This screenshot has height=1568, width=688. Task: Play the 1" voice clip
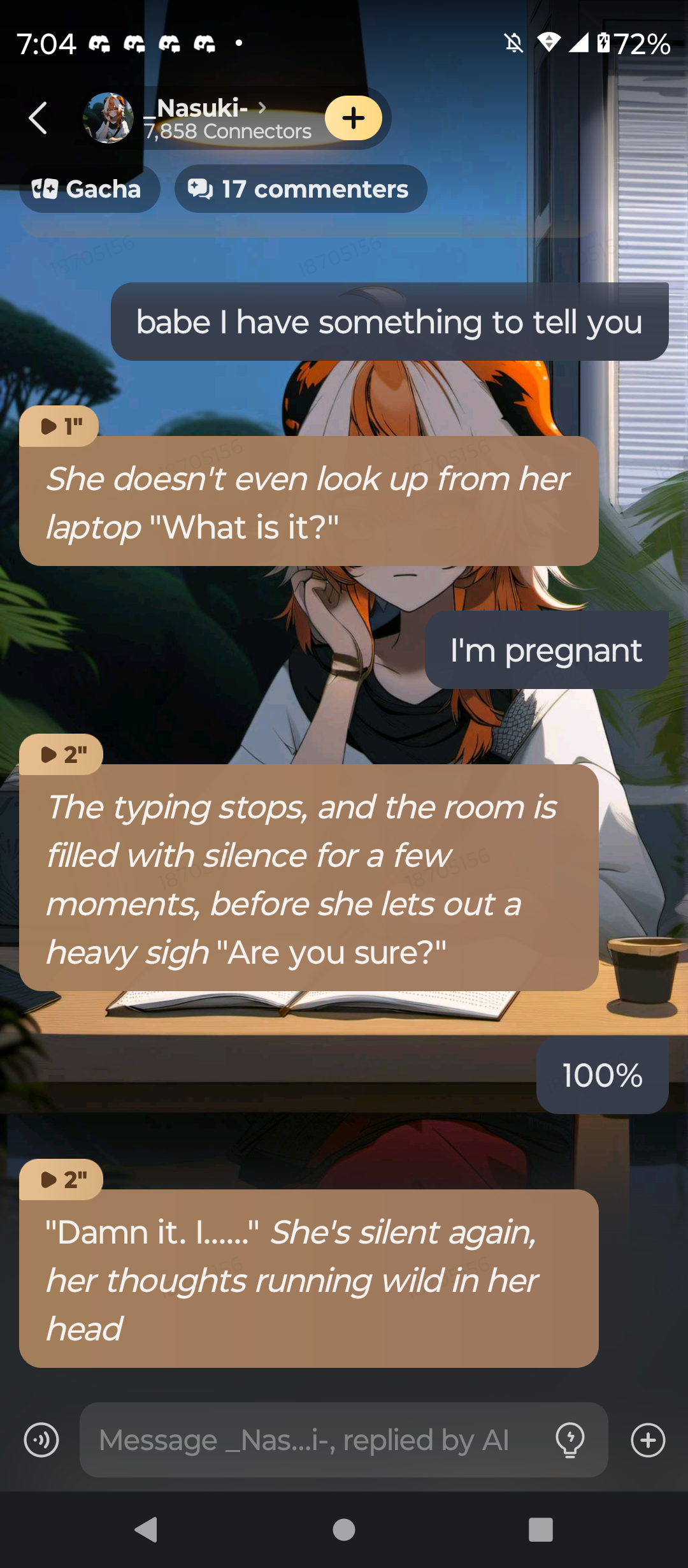60,426
